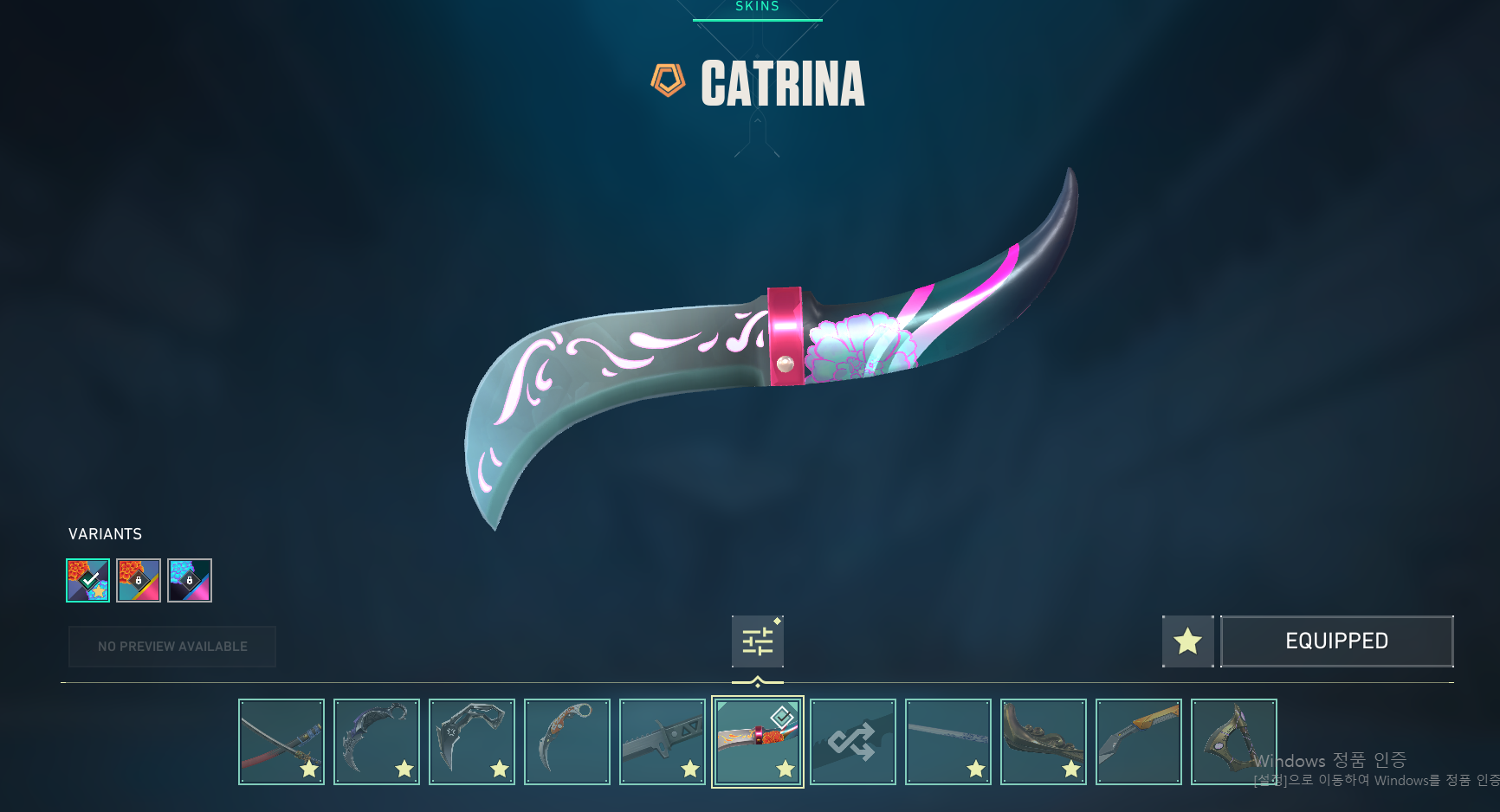Select the red katana skin thumbnail

pos(281,742)
